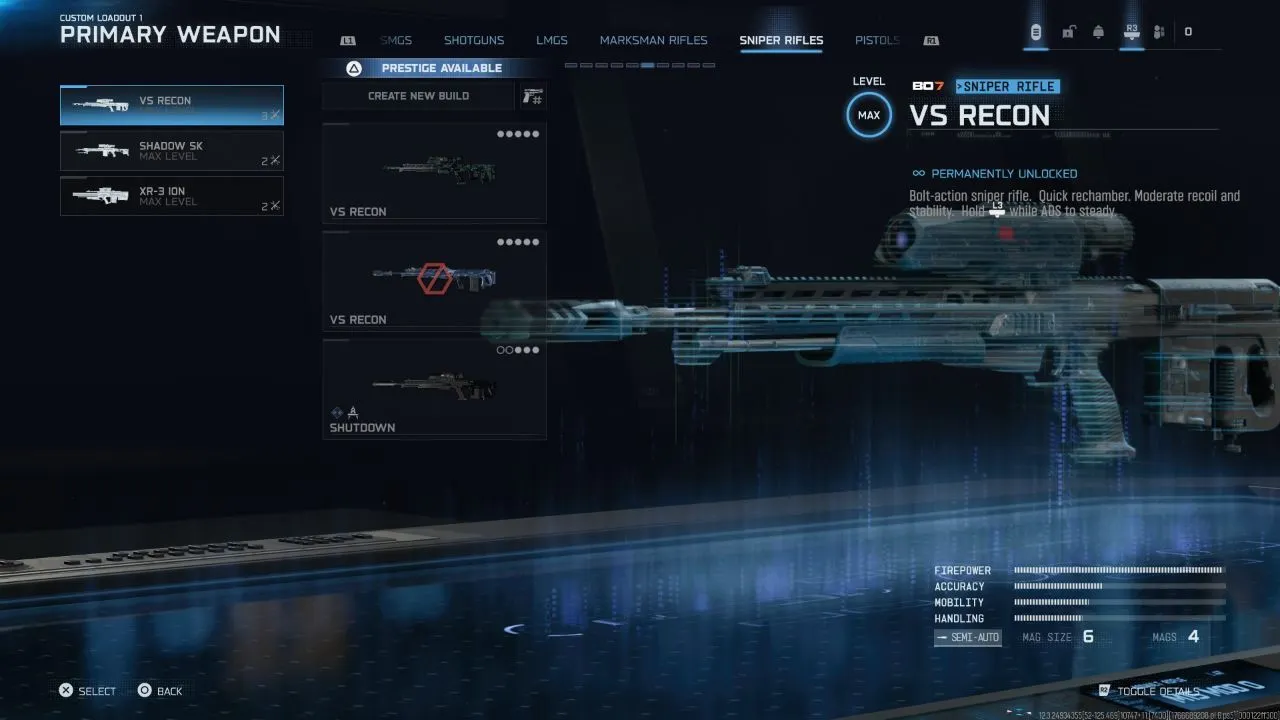Switch to the Marksman Rifles tab
This screenshot has height=720, width=1280.
point(653,40)
